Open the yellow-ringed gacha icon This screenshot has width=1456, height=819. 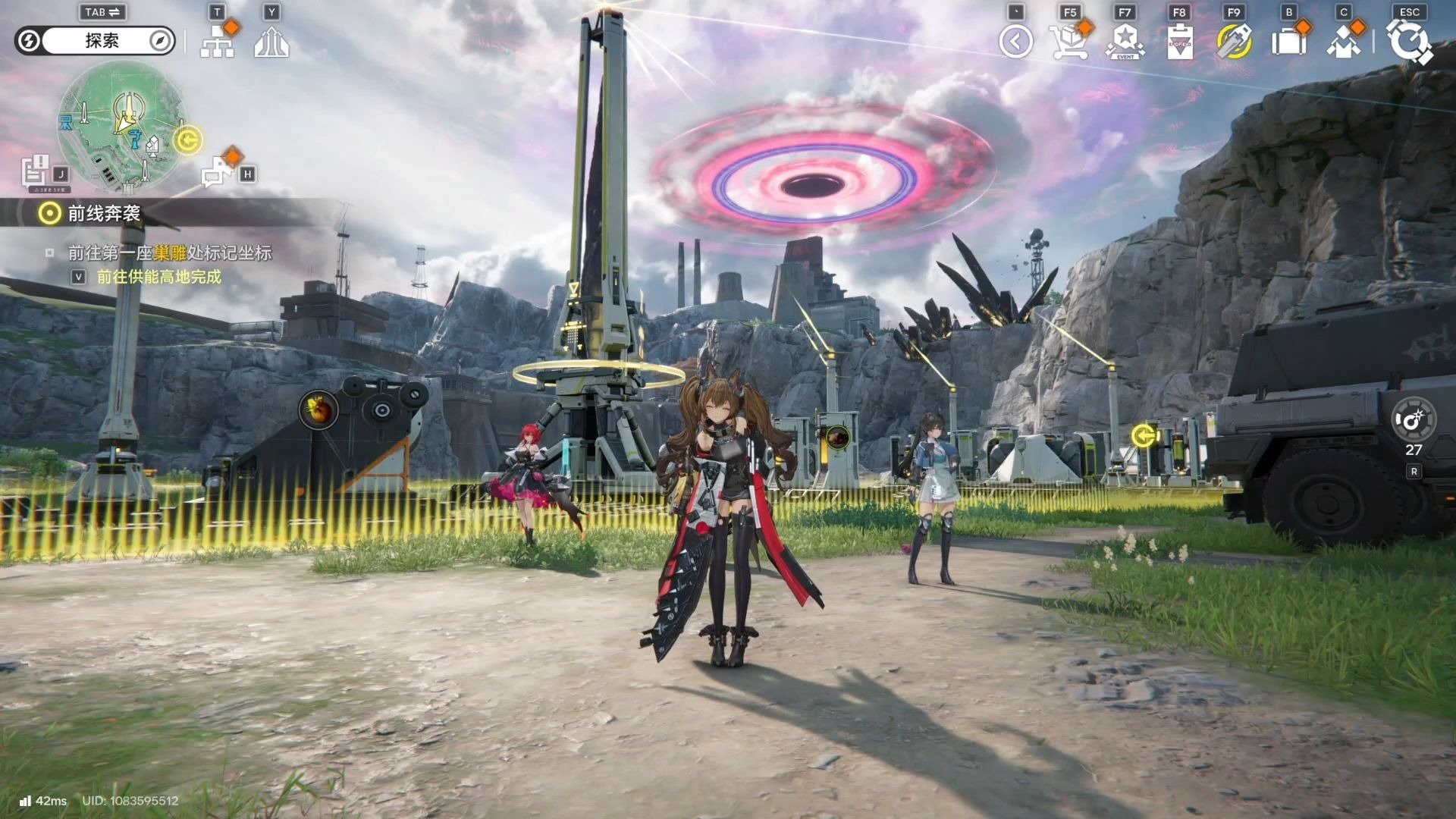point(1234,42)
